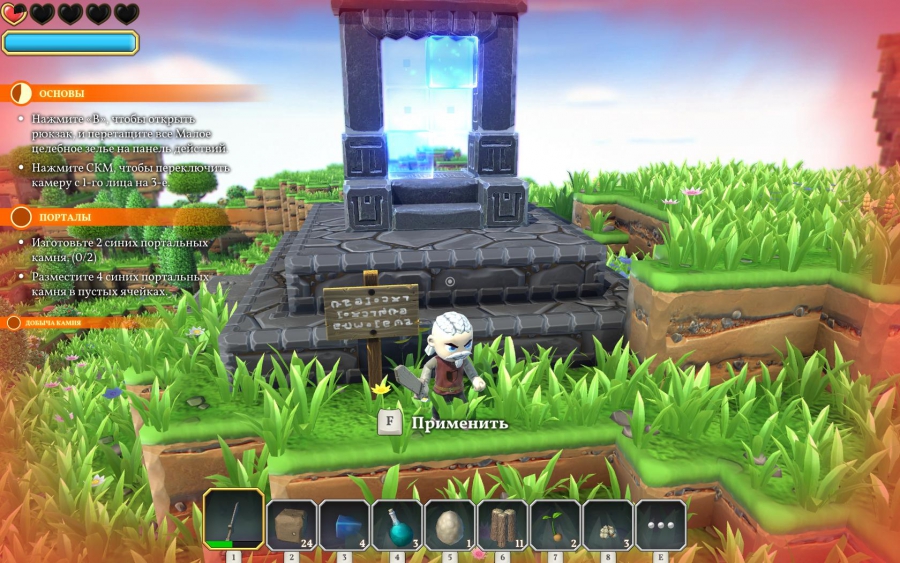Open the ОСНОВЫ quest header

click(61, 93)
